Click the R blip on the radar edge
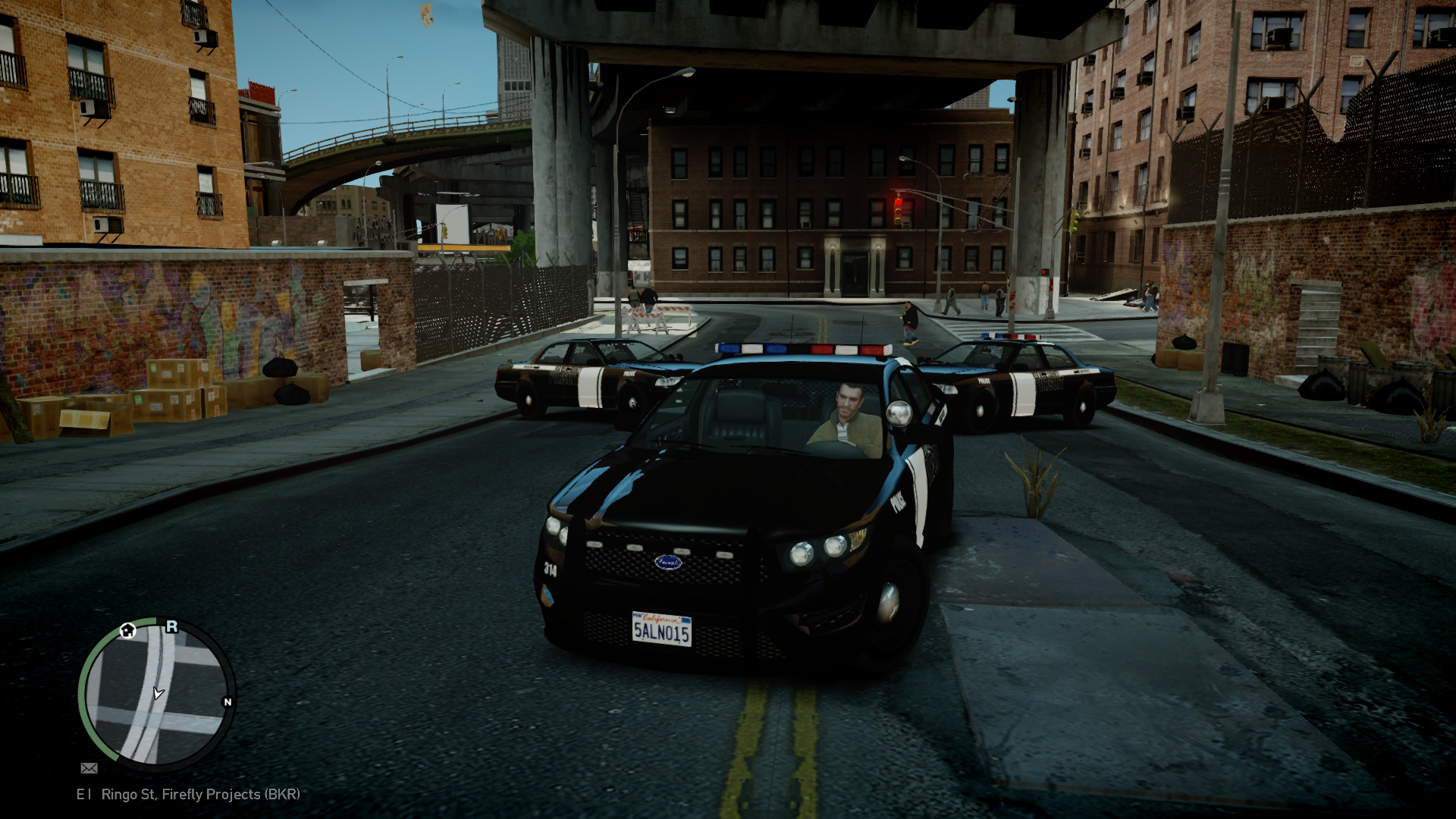The height and width of the screenshot is (819, 1456). (x=172, y=626)
